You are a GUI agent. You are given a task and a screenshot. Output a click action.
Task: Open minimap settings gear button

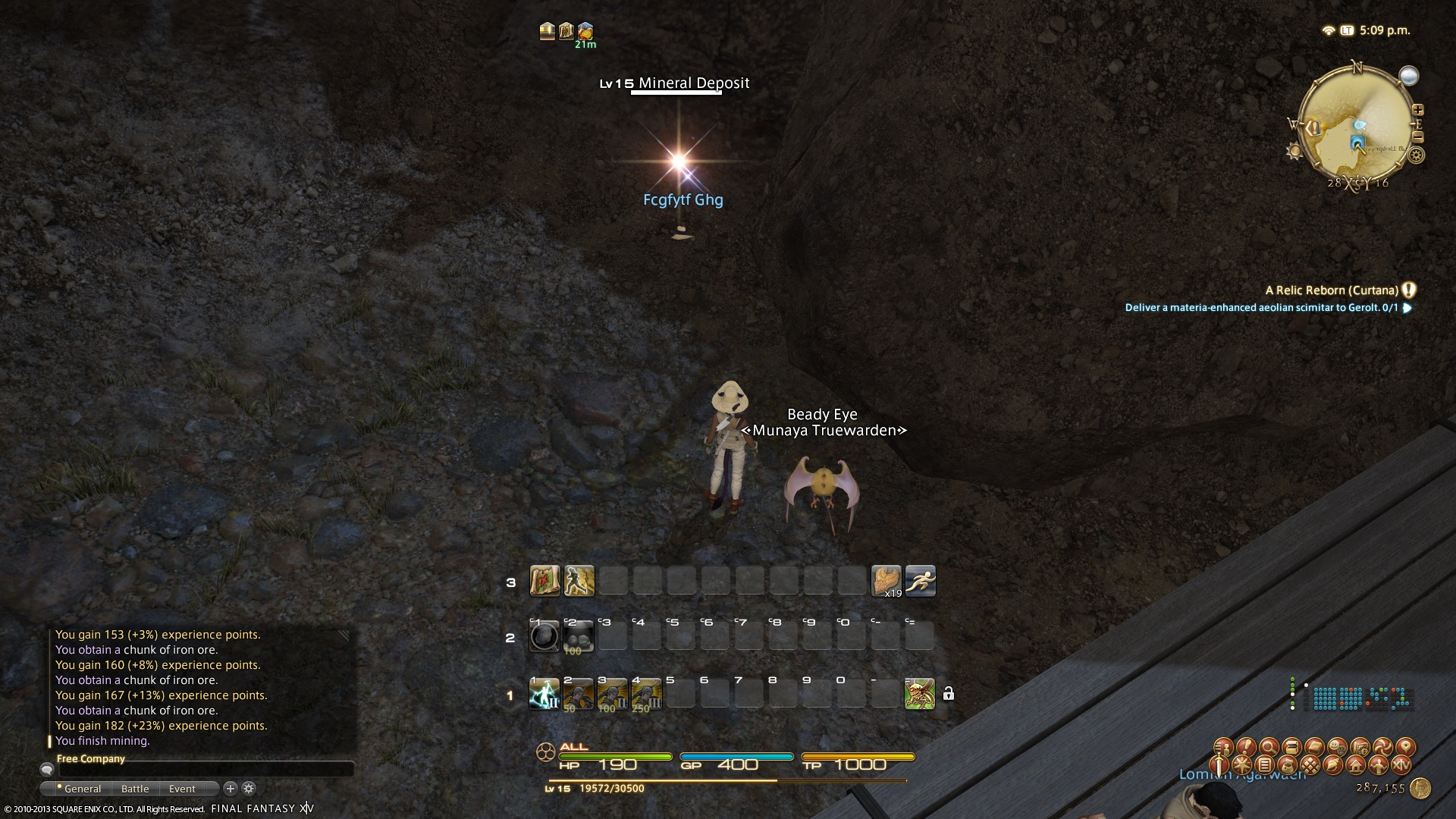click(1415, 156)
